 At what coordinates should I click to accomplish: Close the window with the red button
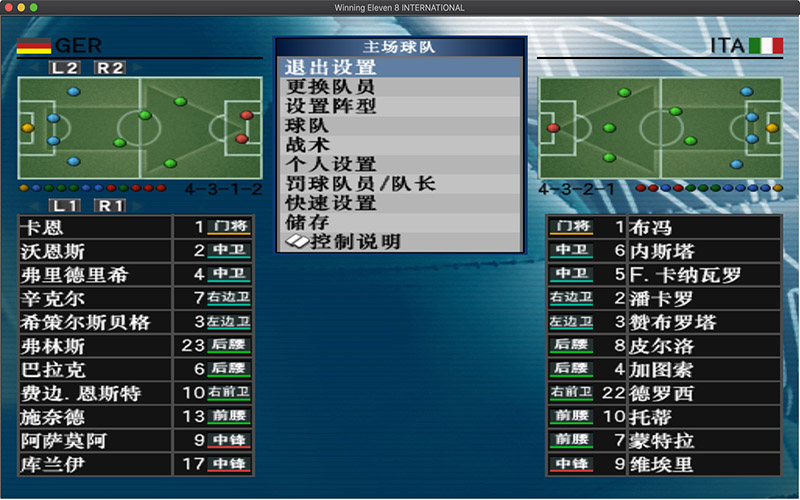click(x=9, y=7)
